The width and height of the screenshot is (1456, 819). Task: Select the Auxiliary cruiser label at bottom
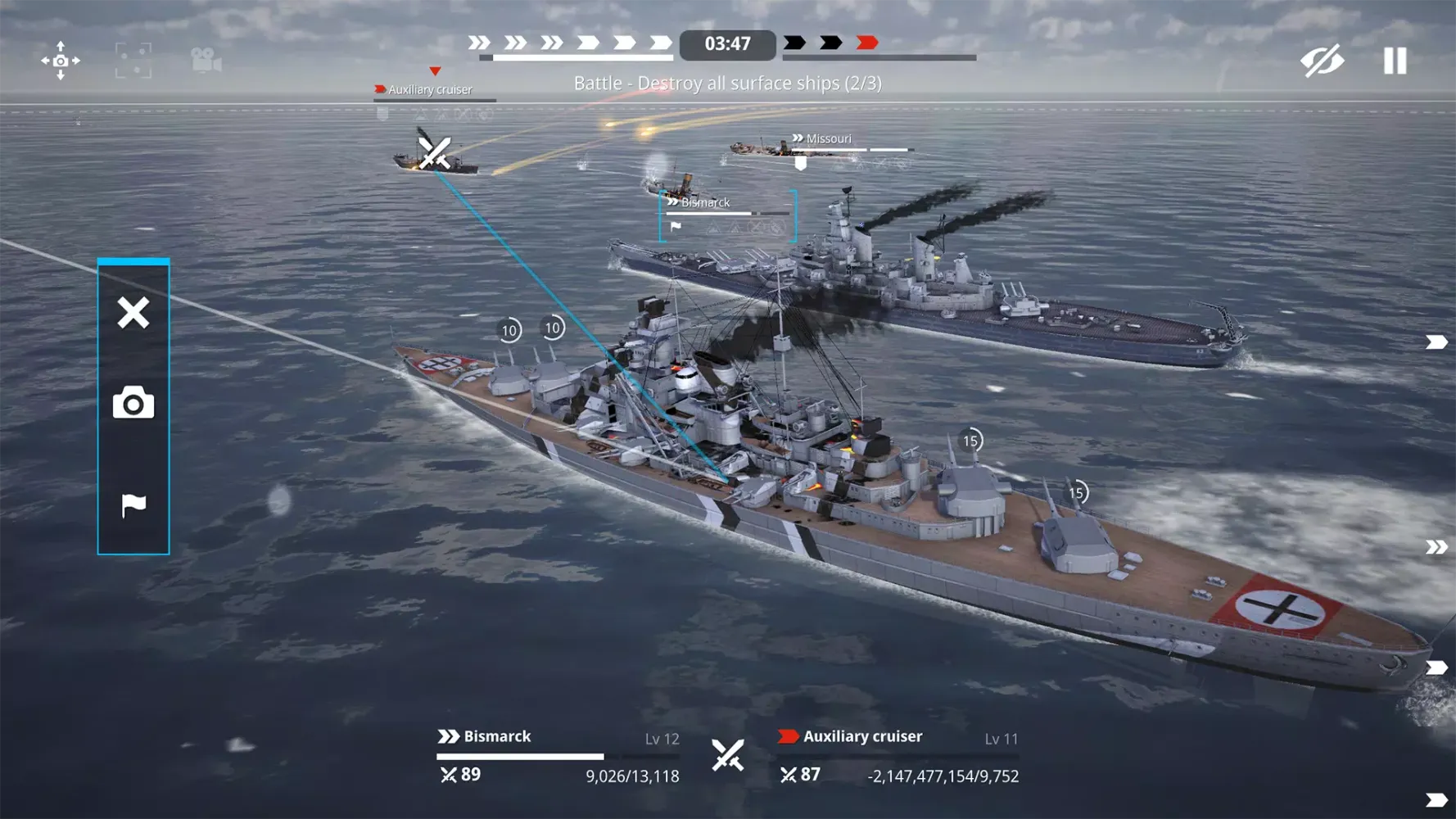862,736
